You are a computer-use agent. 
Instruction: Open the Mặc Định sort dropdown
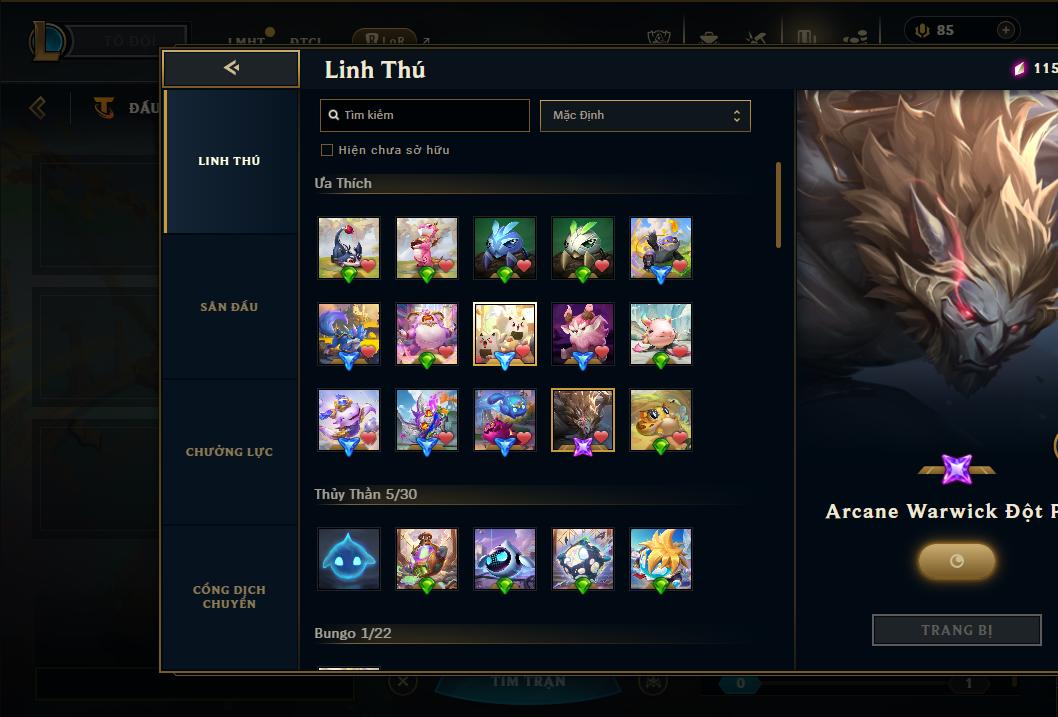(x=645, y=115)
